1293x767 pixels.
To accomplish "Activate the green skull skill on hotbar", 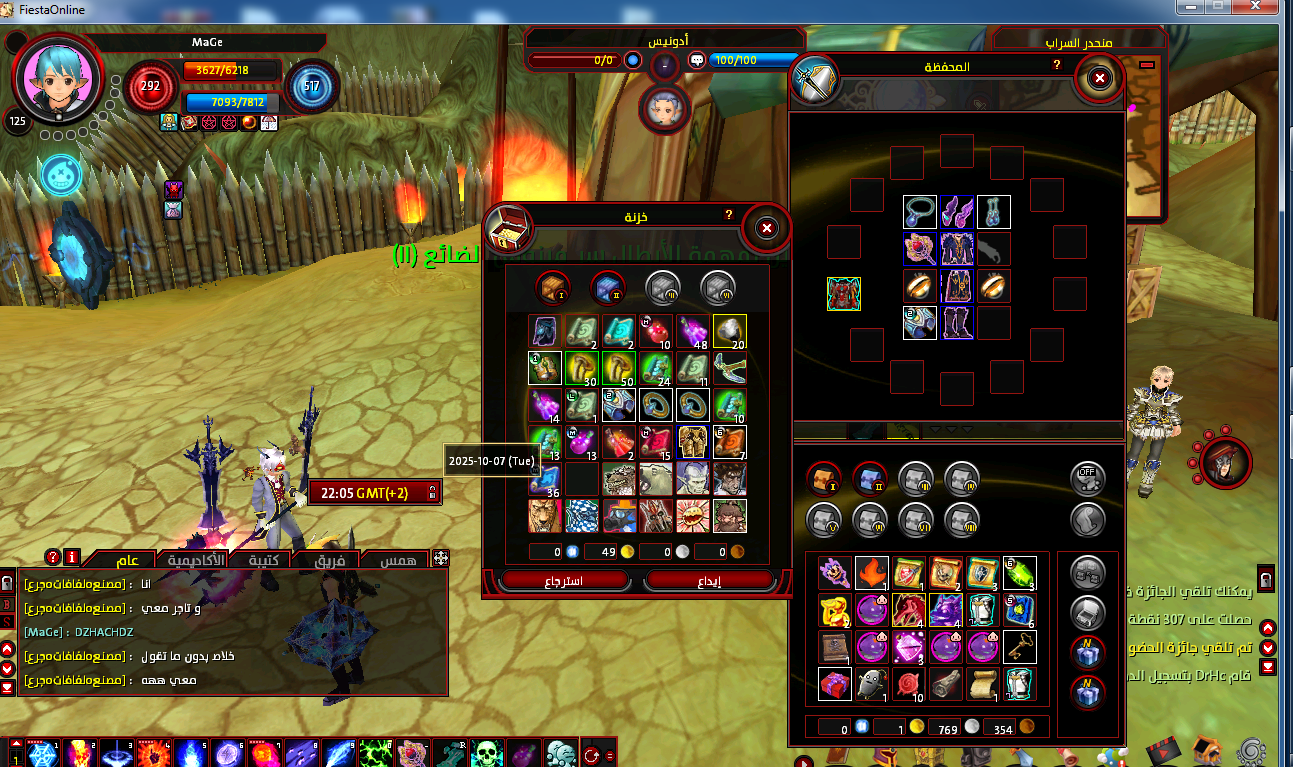I will [x=485, y=754].
